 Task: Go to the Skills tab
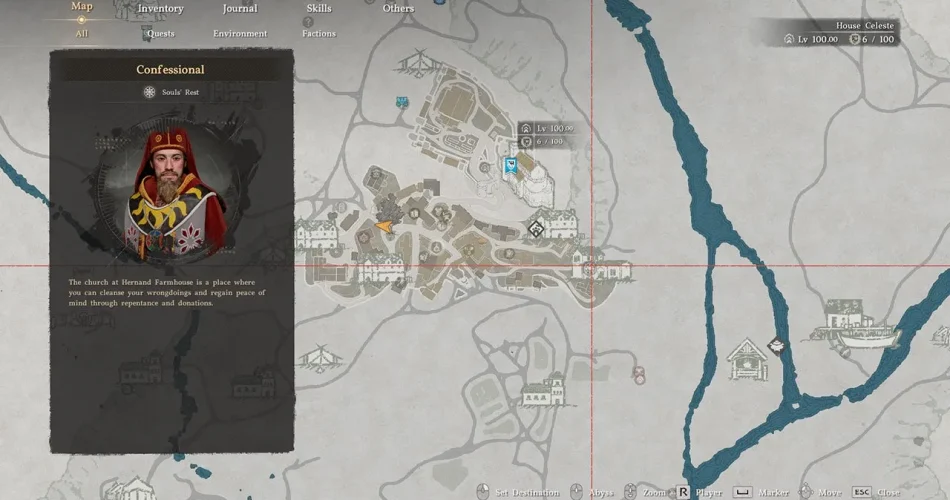(x=320, y=9)
